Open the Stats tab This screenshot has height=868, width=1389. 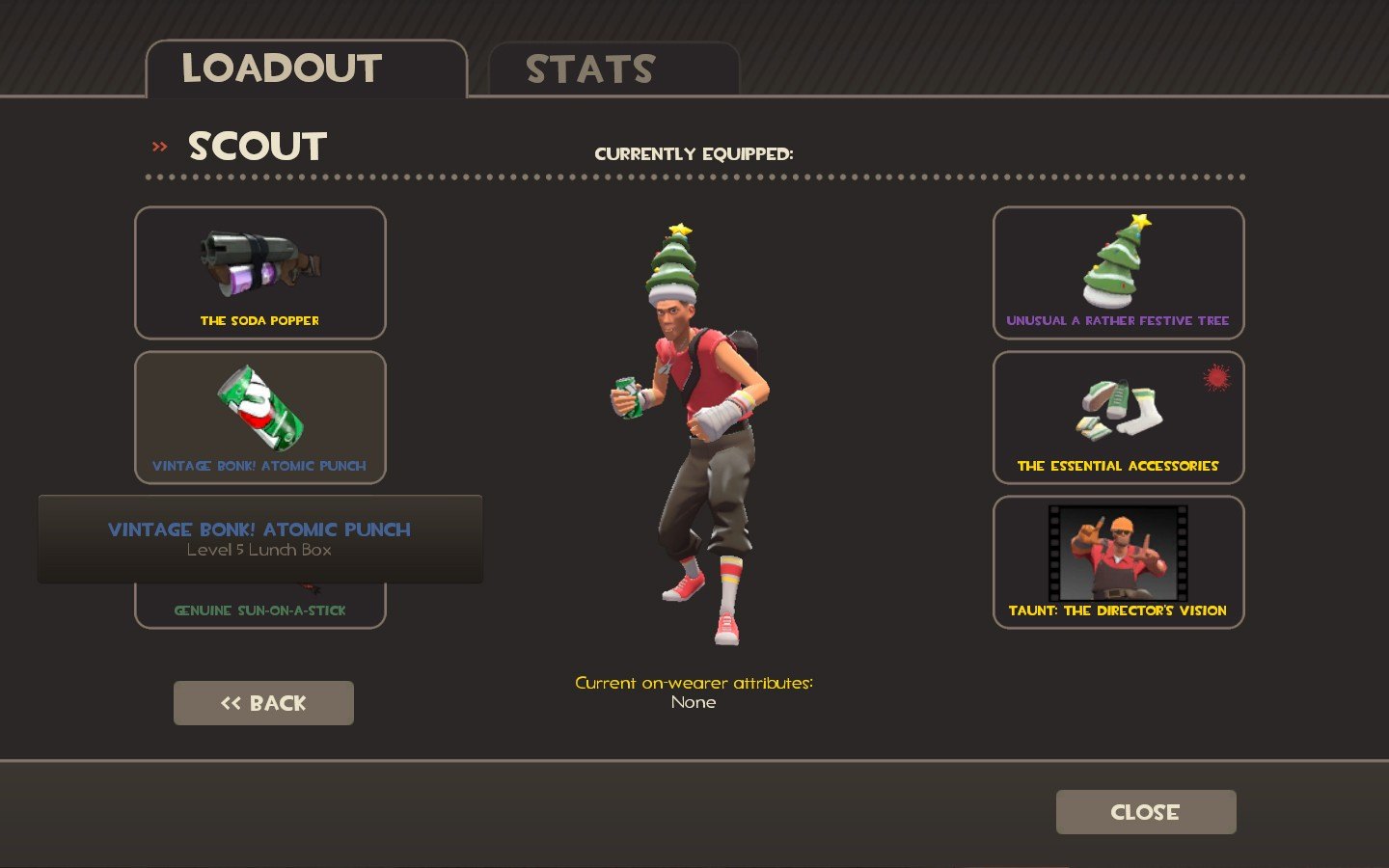pos(613,69)
